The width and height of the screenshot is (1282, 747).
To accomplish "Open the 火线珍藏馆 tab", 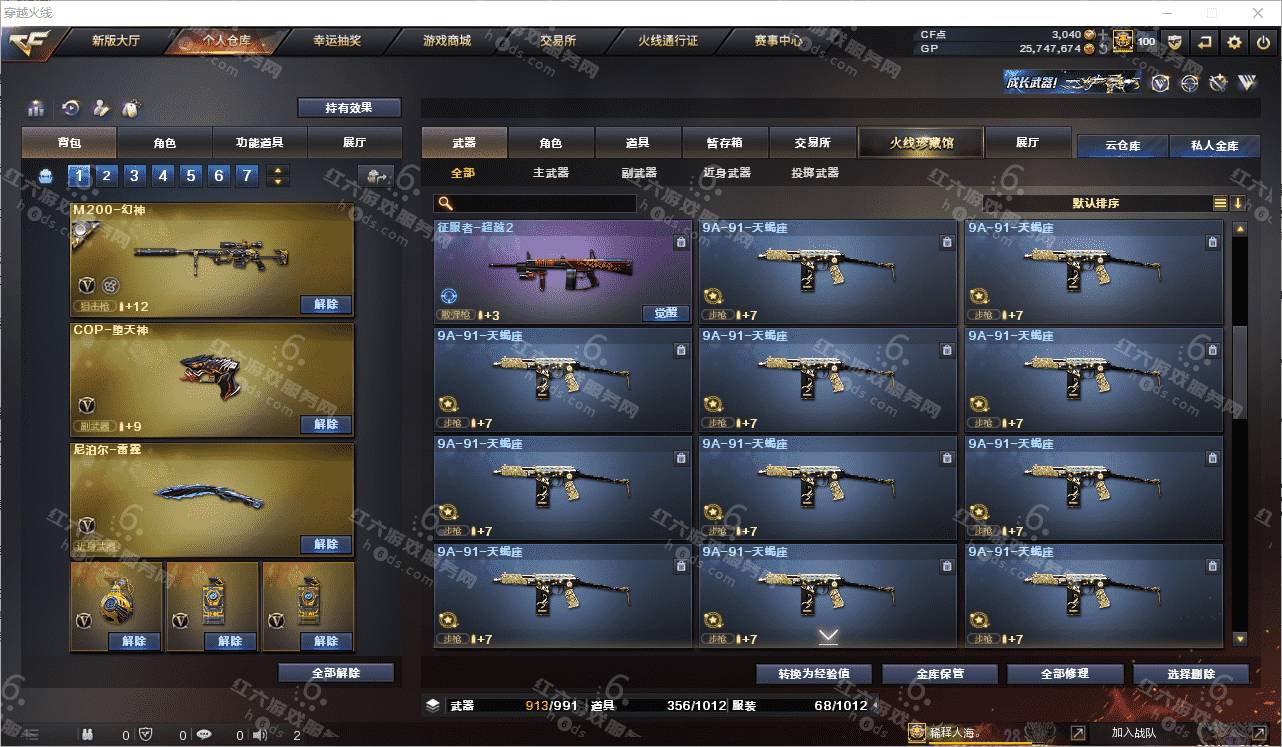I will 921,143.
